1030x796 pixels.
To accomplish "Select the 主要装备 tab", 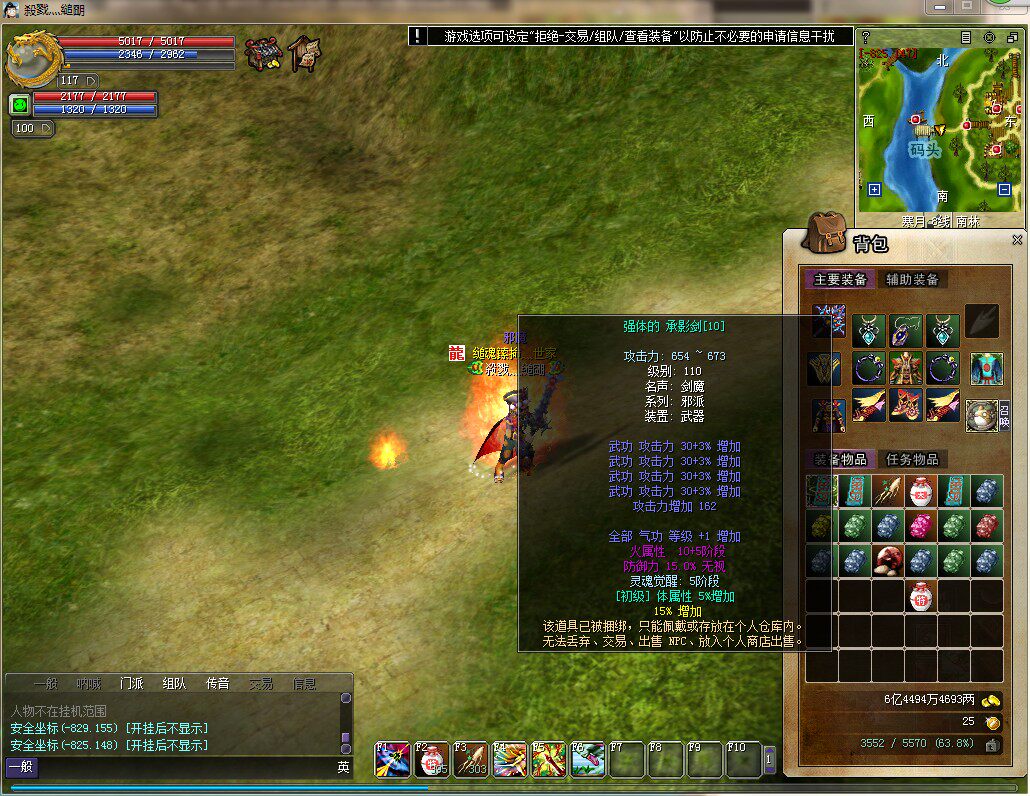I will [x=840, y=280].
